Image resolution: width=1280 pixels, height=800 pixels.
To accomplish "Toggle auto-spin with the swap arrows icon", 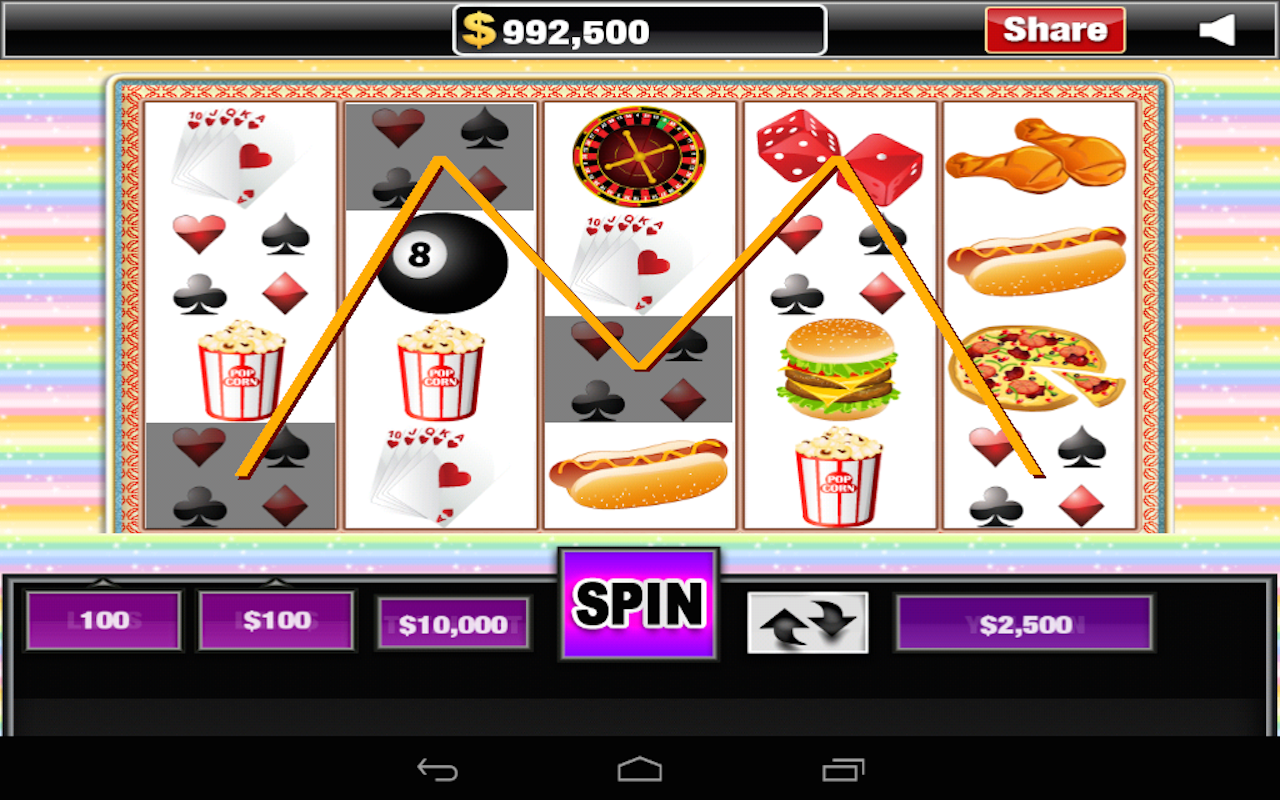I will click(x=807, y=622).
